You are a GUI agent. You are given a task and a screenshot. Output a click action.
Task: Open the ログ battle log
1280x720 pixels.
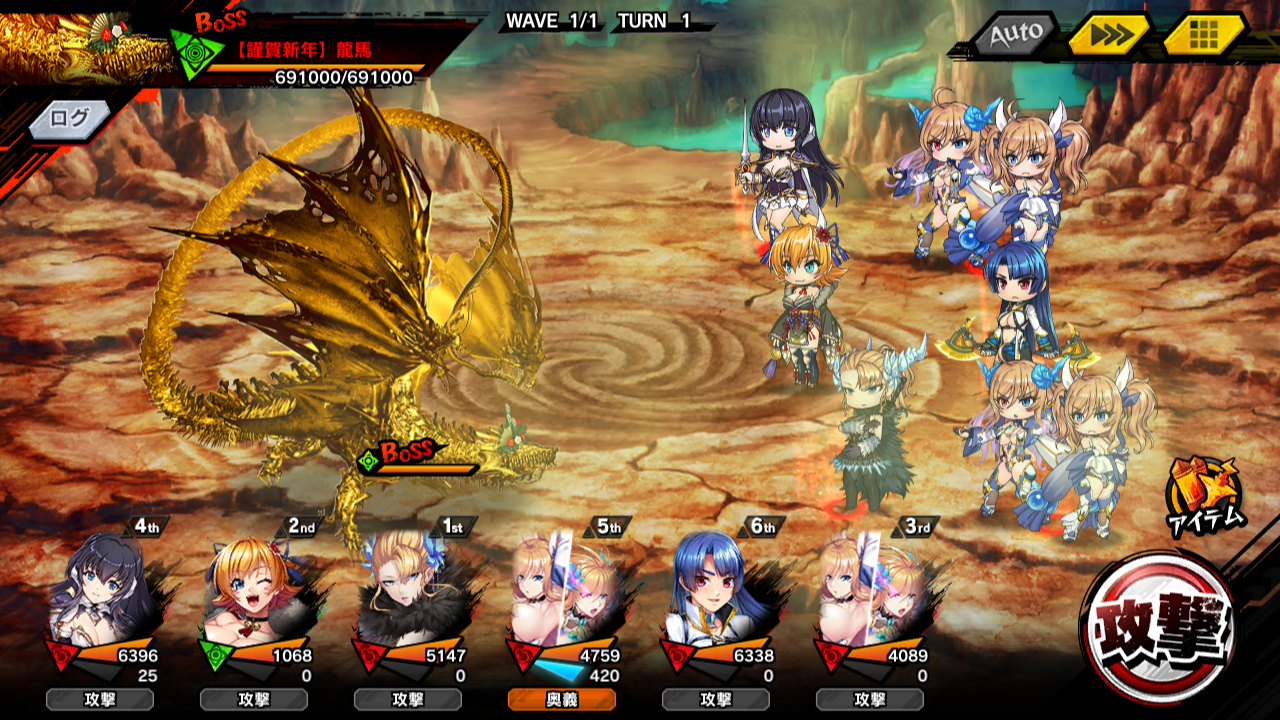(x=68, y=118)
